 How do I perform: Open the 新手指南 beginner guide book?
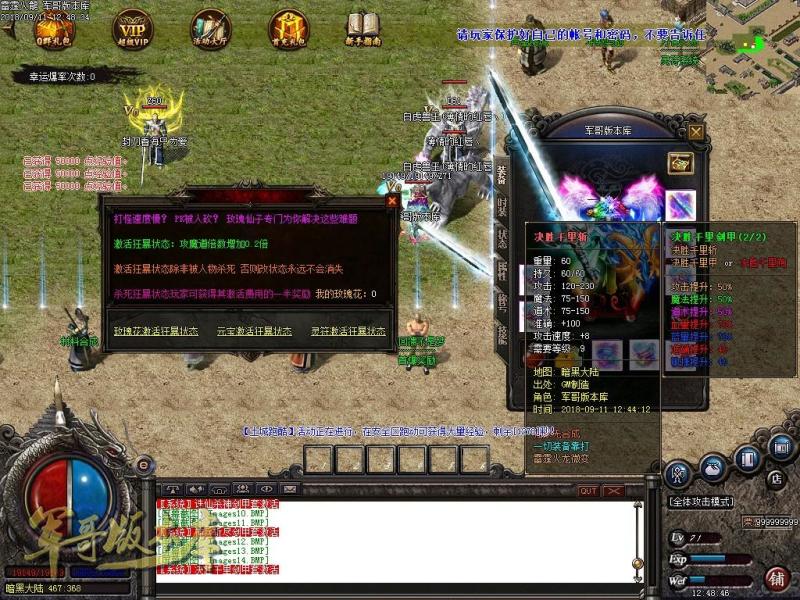(x=361, y=28)
